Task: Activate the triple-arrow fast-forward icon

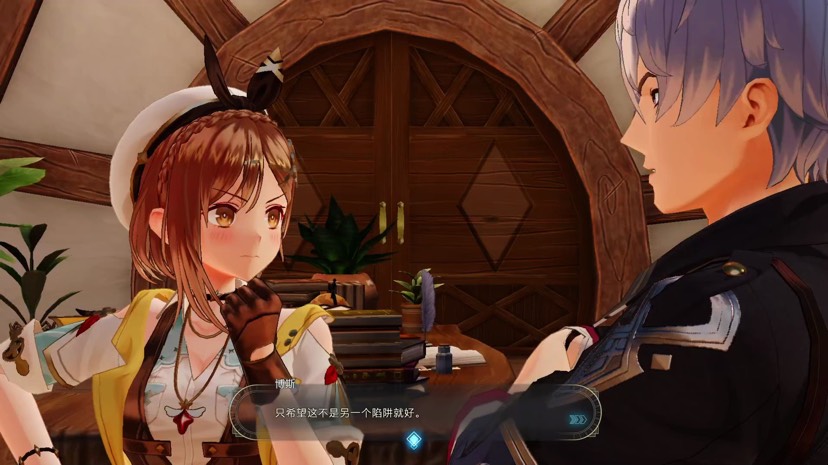Action: 577,419
